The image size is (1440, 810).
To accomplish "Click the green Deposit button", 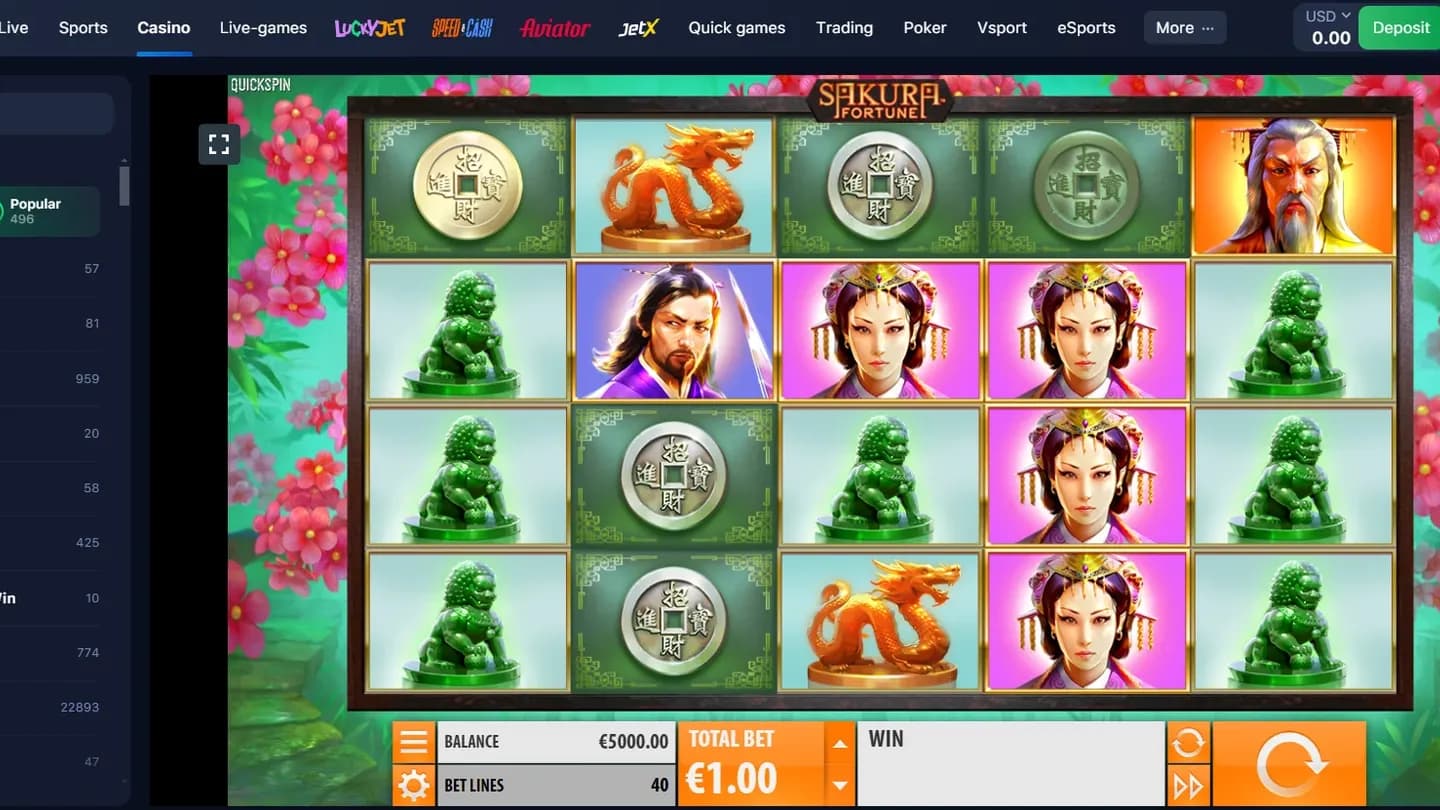I will tap(1399, 27).
